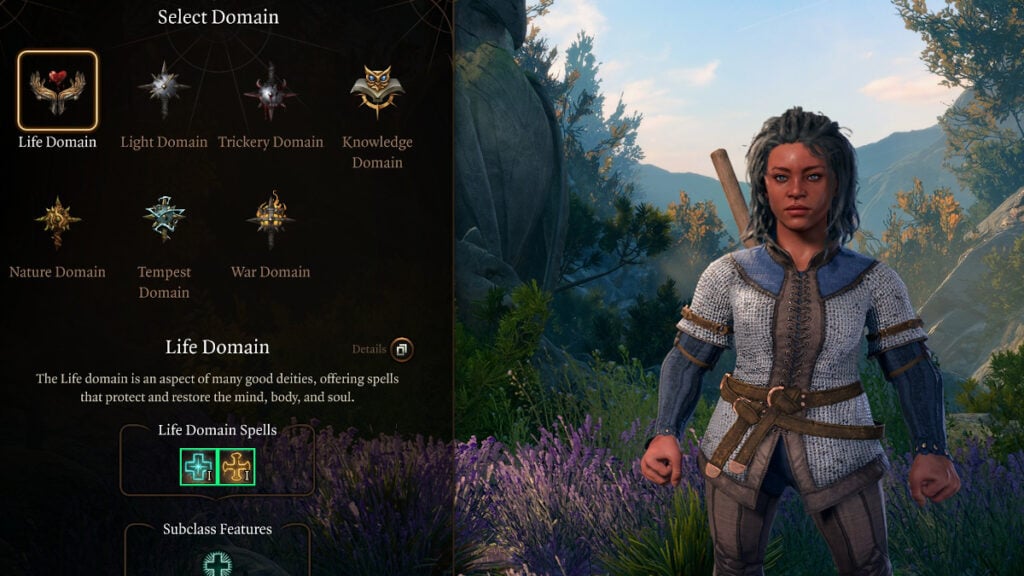Open the Details view for Life Domain
The width and height of the screenshot is (1024, 576).
pos(401,350)
